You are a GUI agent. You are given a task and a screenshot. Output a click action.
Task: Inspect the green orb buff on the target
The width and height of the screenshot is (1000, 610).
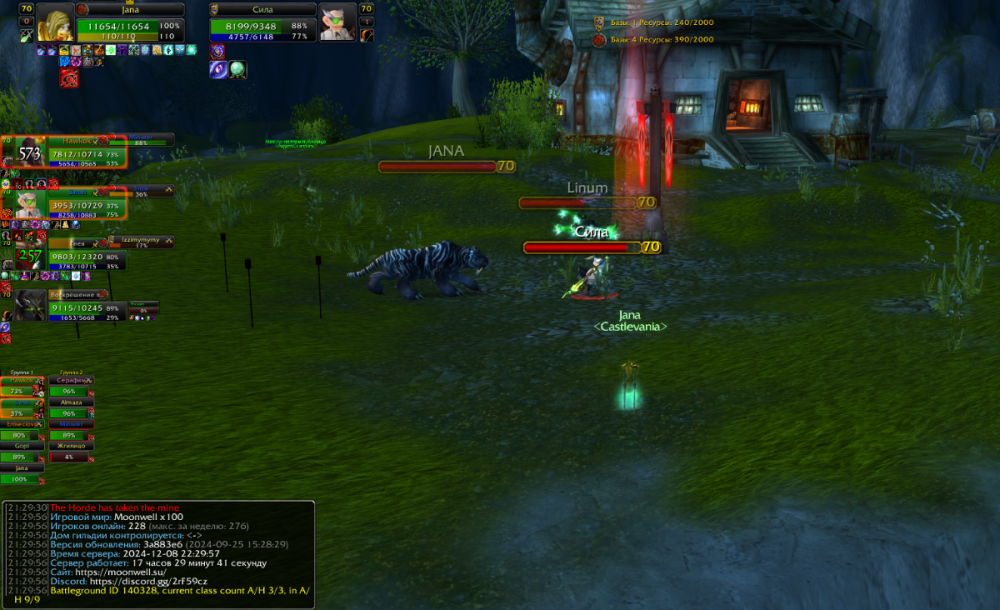[238, 69]
